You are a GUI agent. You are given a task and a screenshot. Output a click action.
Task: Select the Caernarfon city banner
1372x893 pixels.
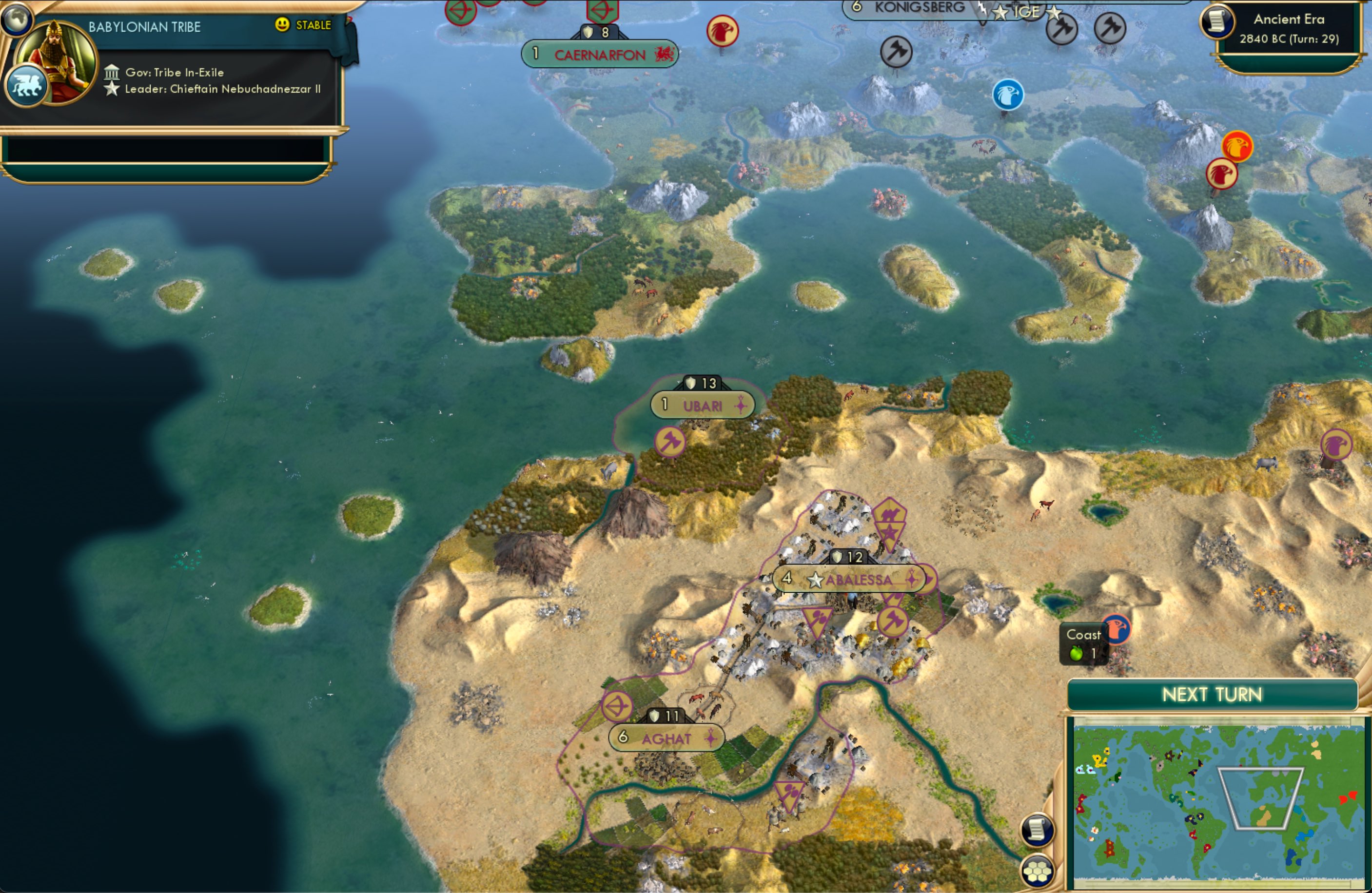(x=600, y=54)
